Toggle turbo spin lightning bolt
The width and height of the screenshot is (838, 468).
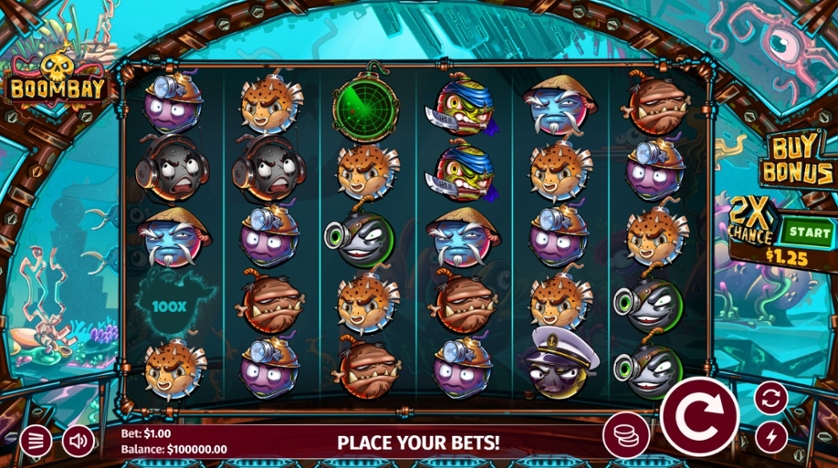(770, 436)
